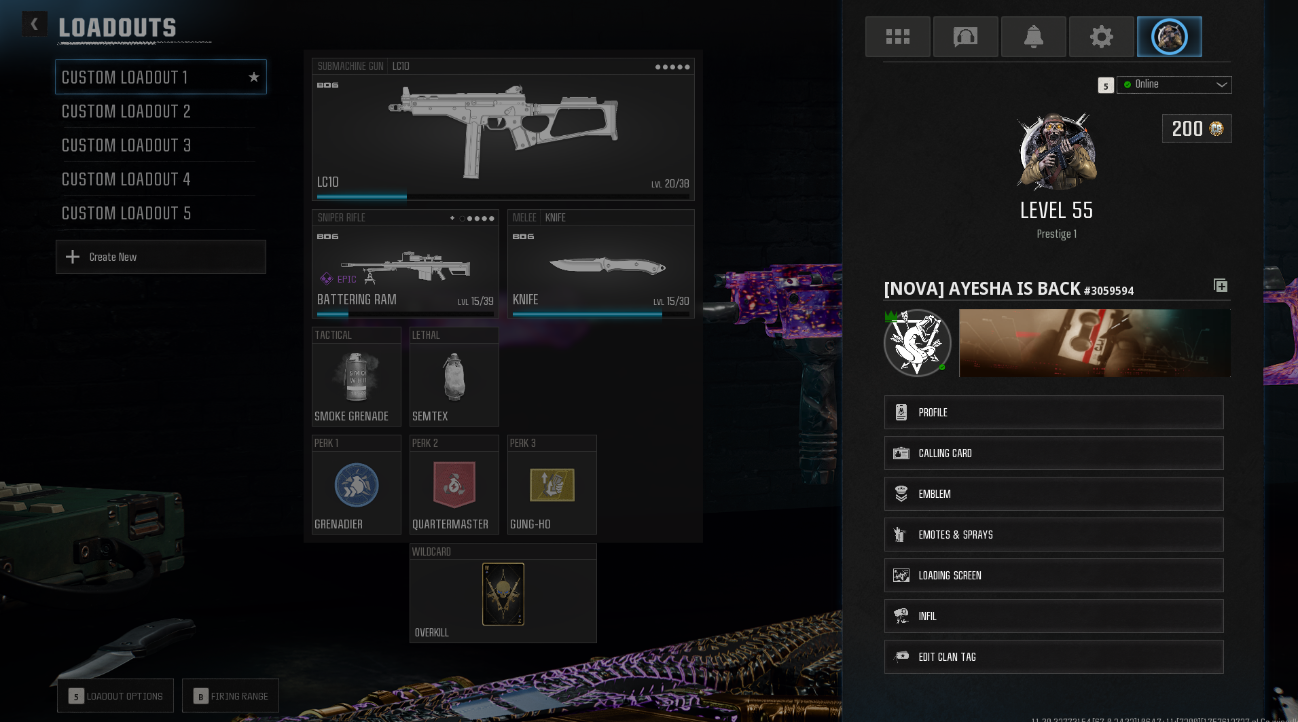Open the apps grid menu
Screen dimensions: 1298x722
coord(897,36)
